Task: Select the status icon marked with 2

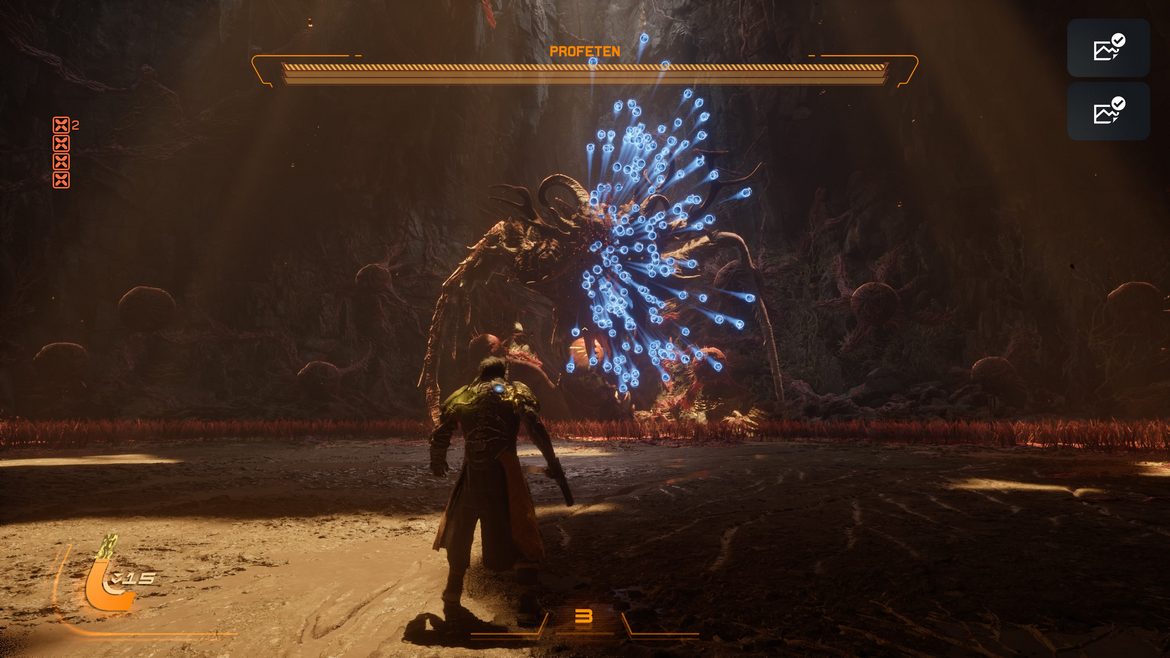Action: [61, 126]
